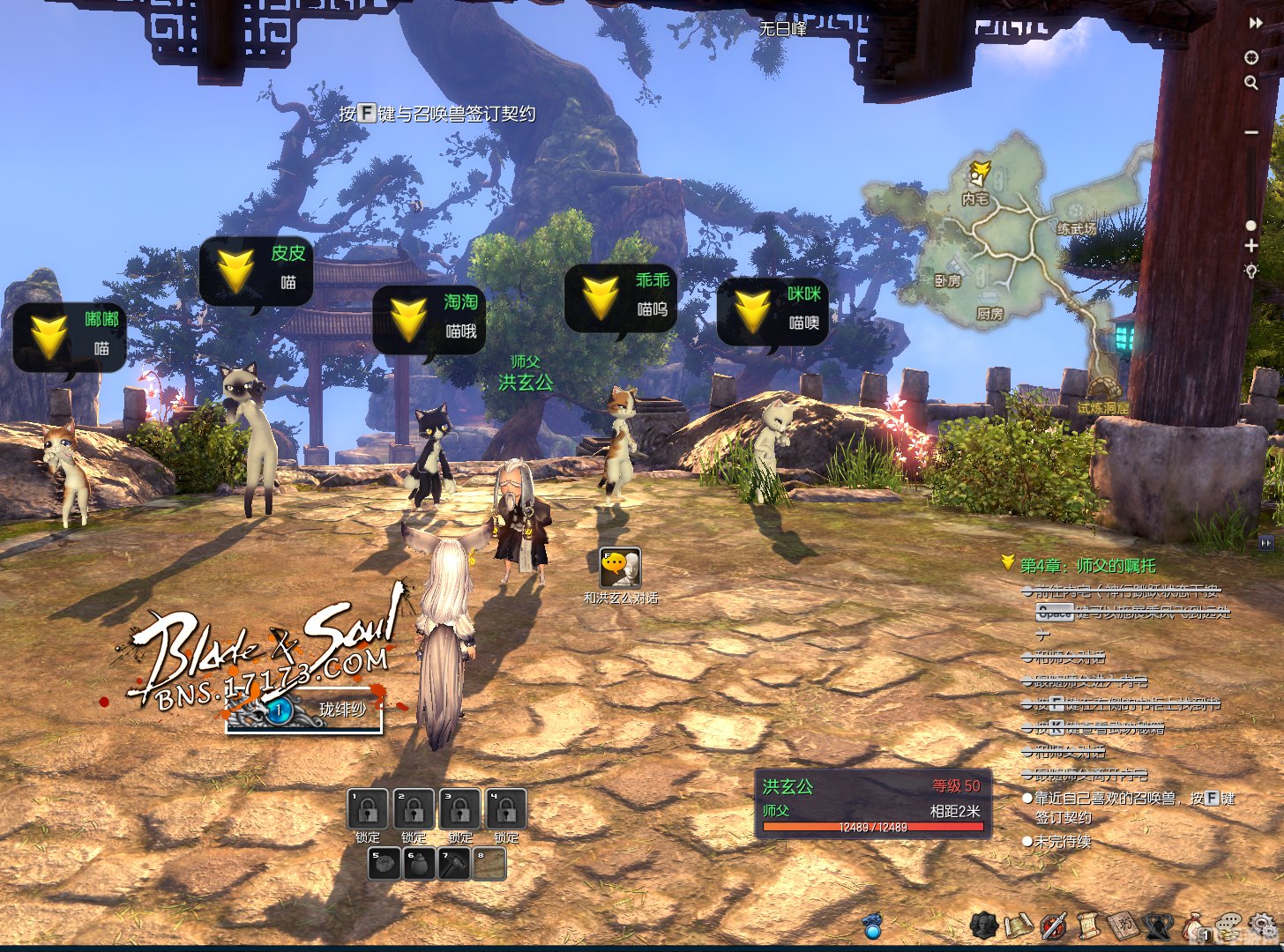This screenshot has height=952, width=1284.
Task: Zoom out the map with minus button
Action: pyautogui.click(x=1251, y=133)
